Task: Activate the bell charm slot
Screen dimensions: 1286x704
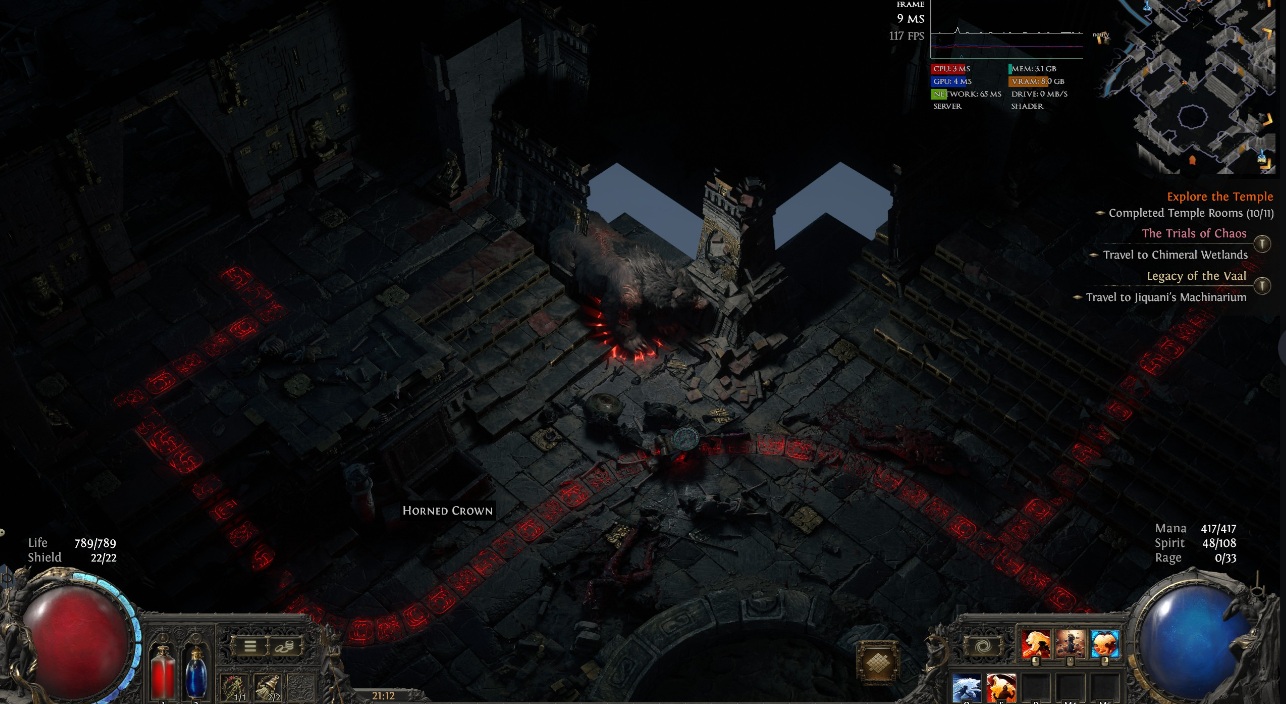Action: click(x=268, y=687)
